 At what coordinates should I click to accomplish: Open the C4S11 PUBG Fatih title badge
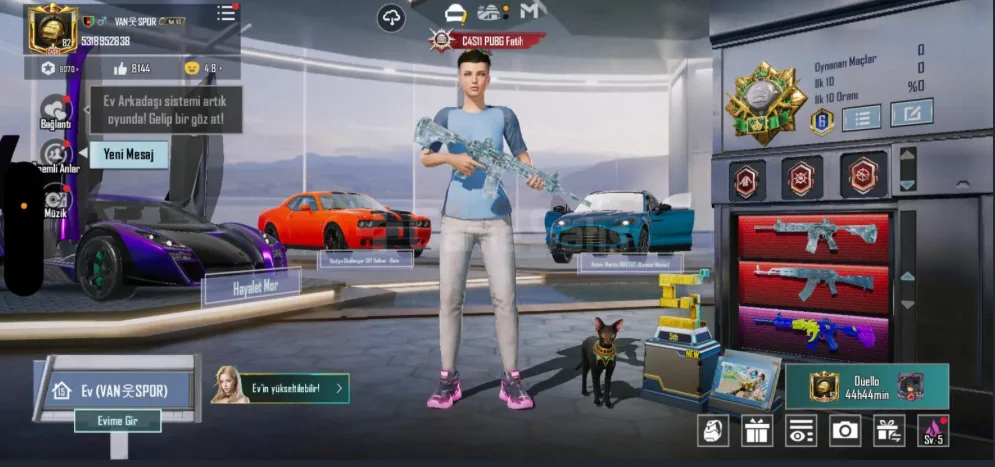click(487, 40)
